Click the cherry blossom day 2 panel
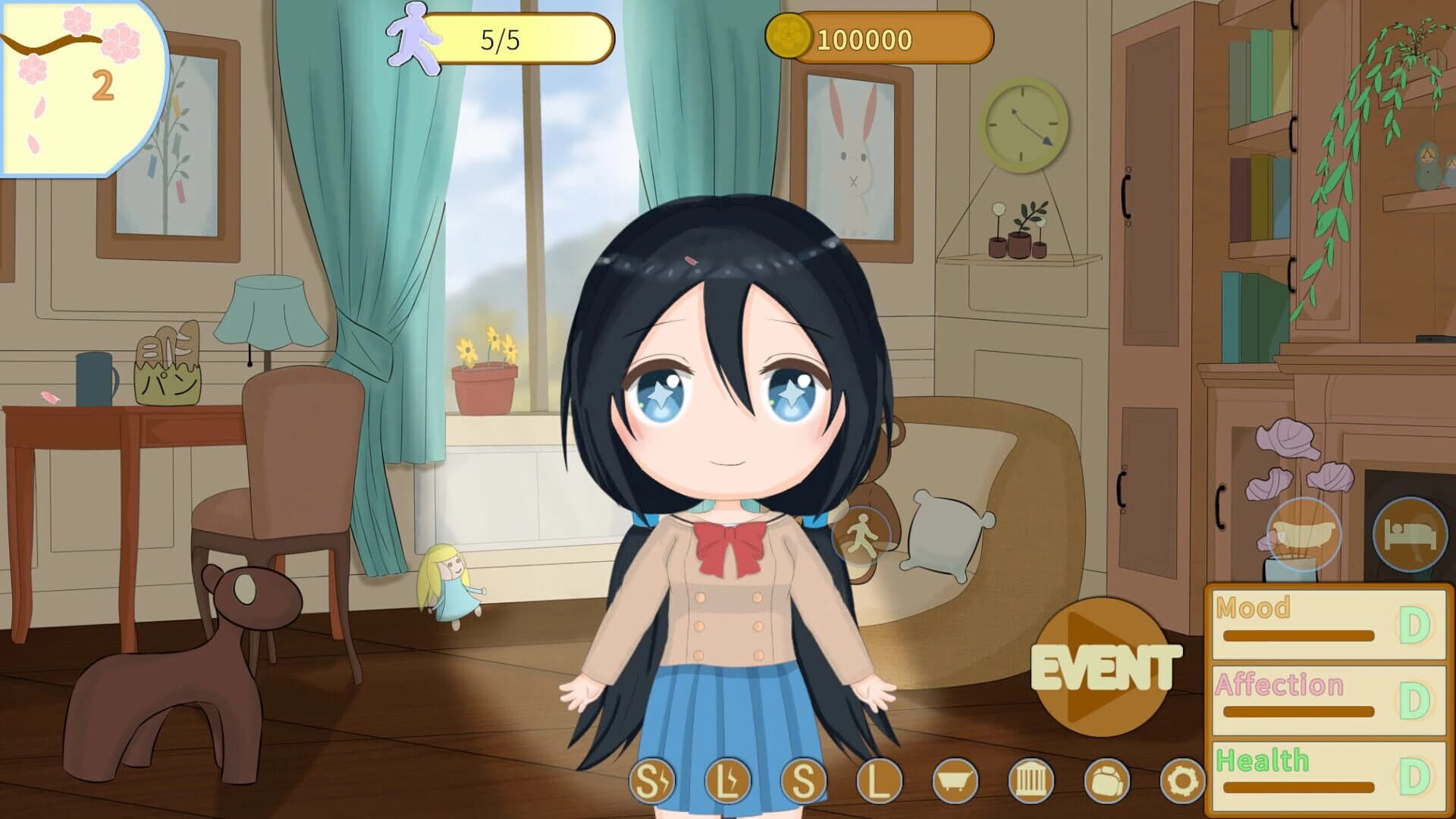Viewport: 1456px width, 819px height. 76,83
